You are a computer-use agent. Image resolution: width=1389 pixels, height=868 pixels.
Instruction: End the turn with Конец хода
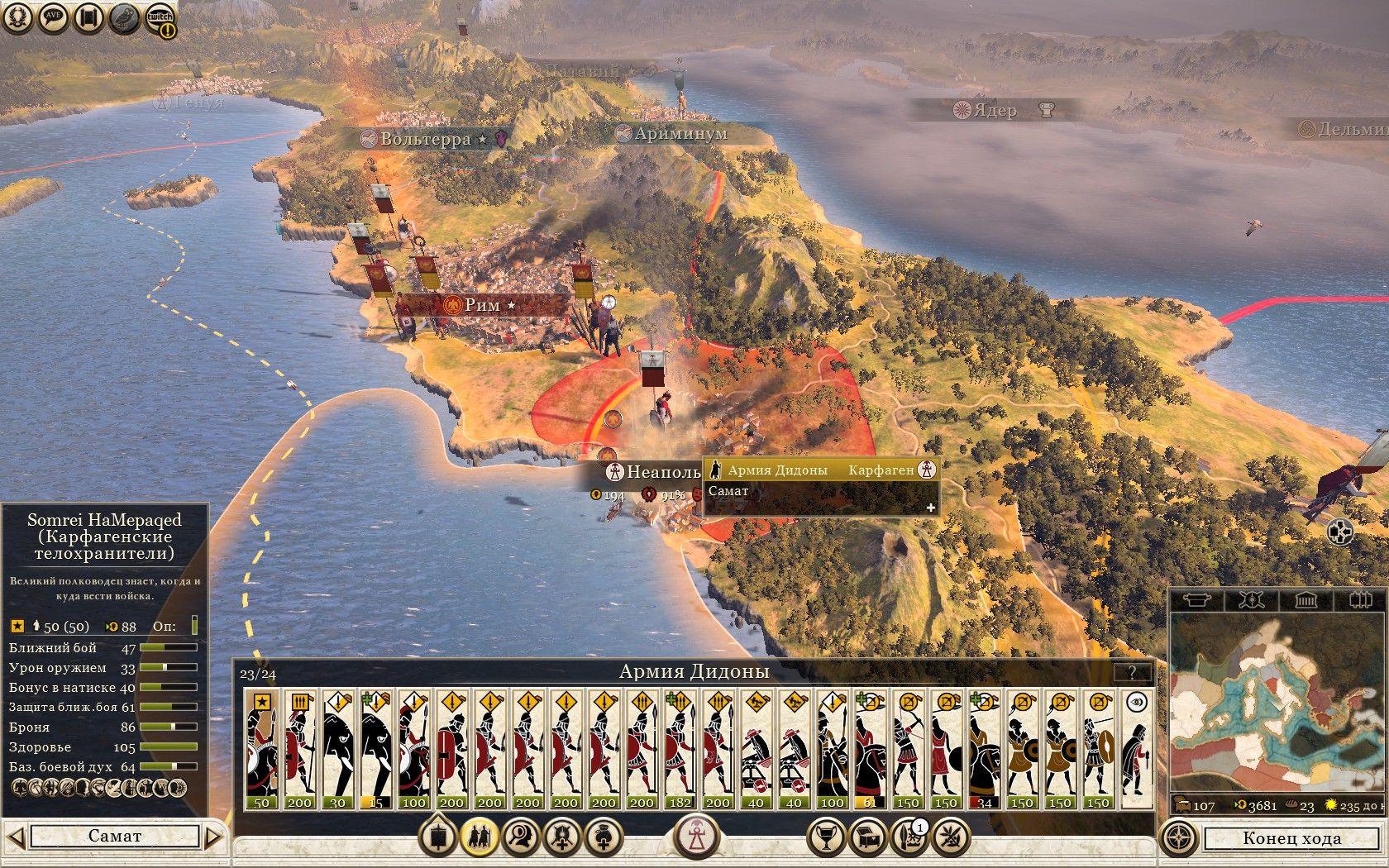1291,838
